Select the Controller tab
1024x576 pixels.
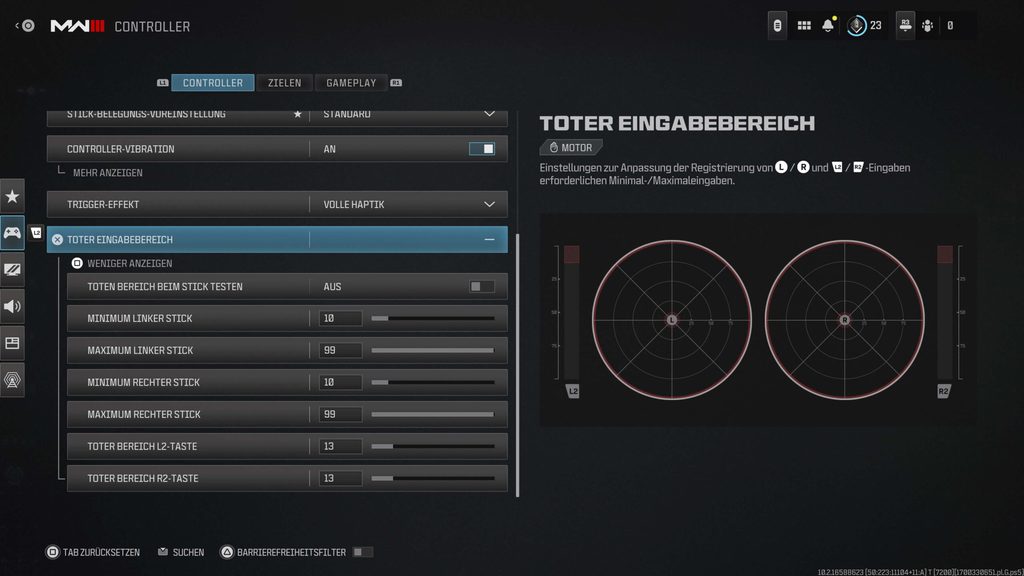click(212, 83)
